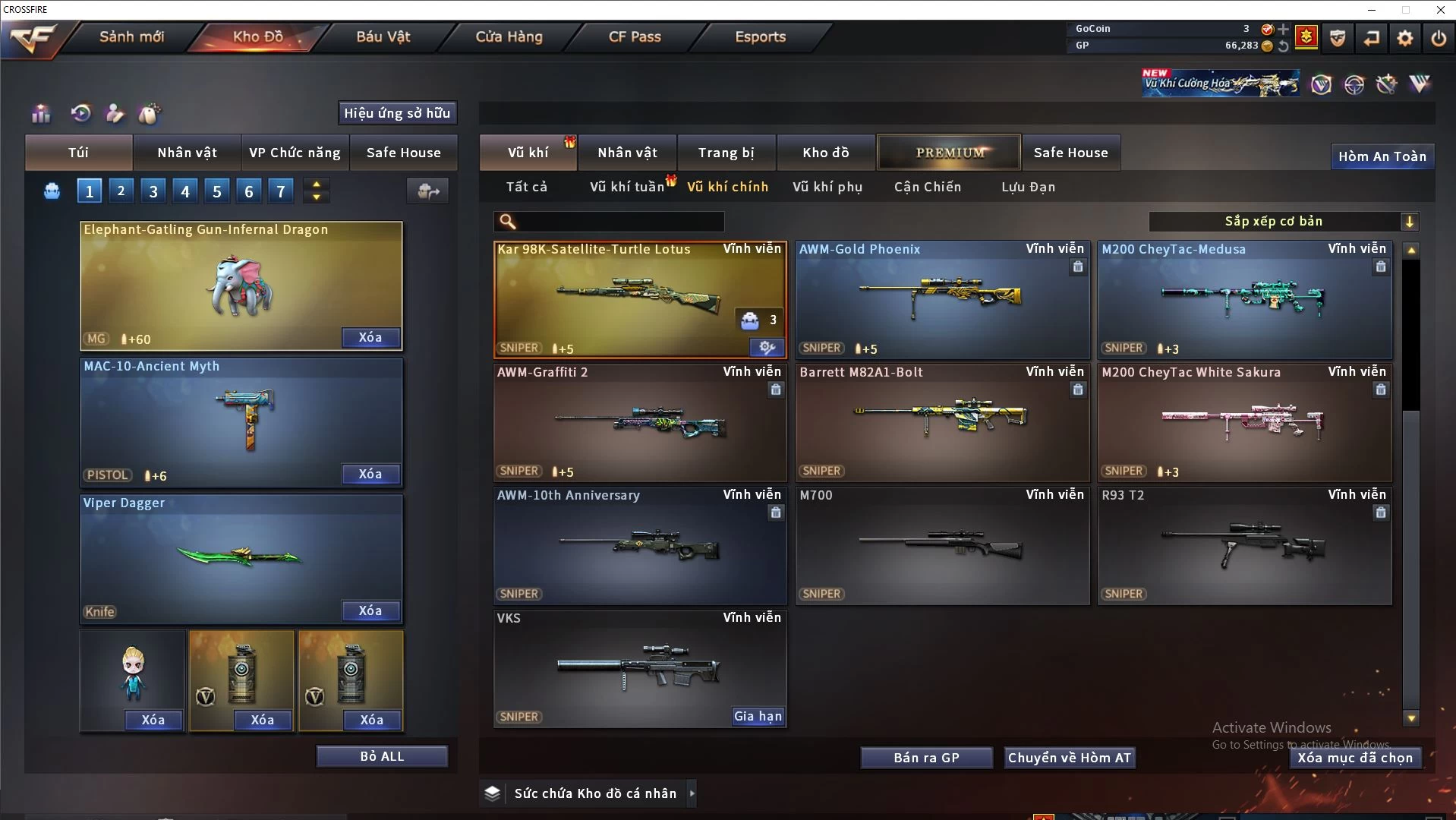This screenshot has width=1456, height=820.
Task: Open the Sắp xếp cơ bản sort dropdown
Action: point(1283,221)
